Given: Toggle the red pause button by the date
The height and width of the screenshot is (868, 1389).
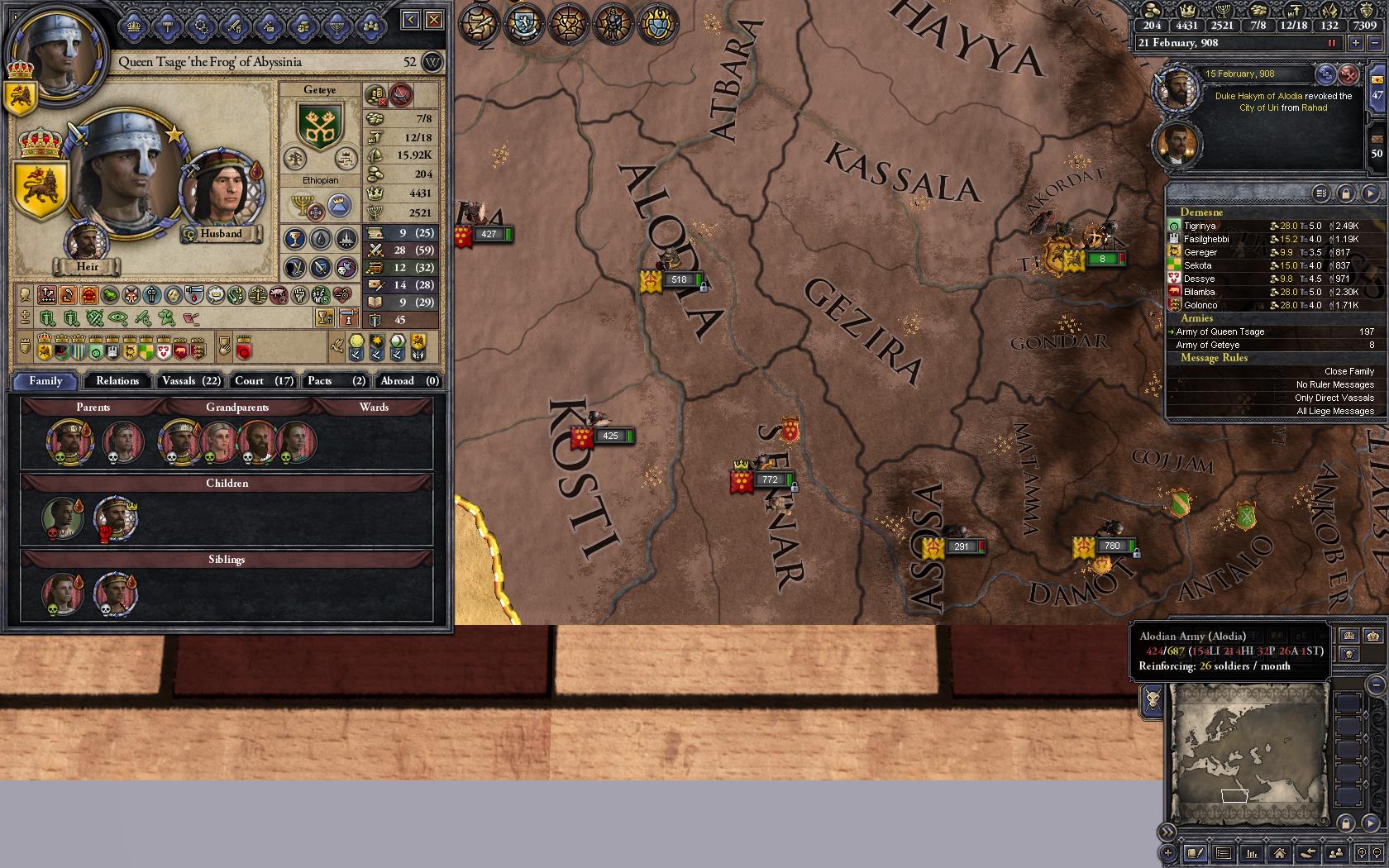Looking at the screenshot, I should 1332,43.
